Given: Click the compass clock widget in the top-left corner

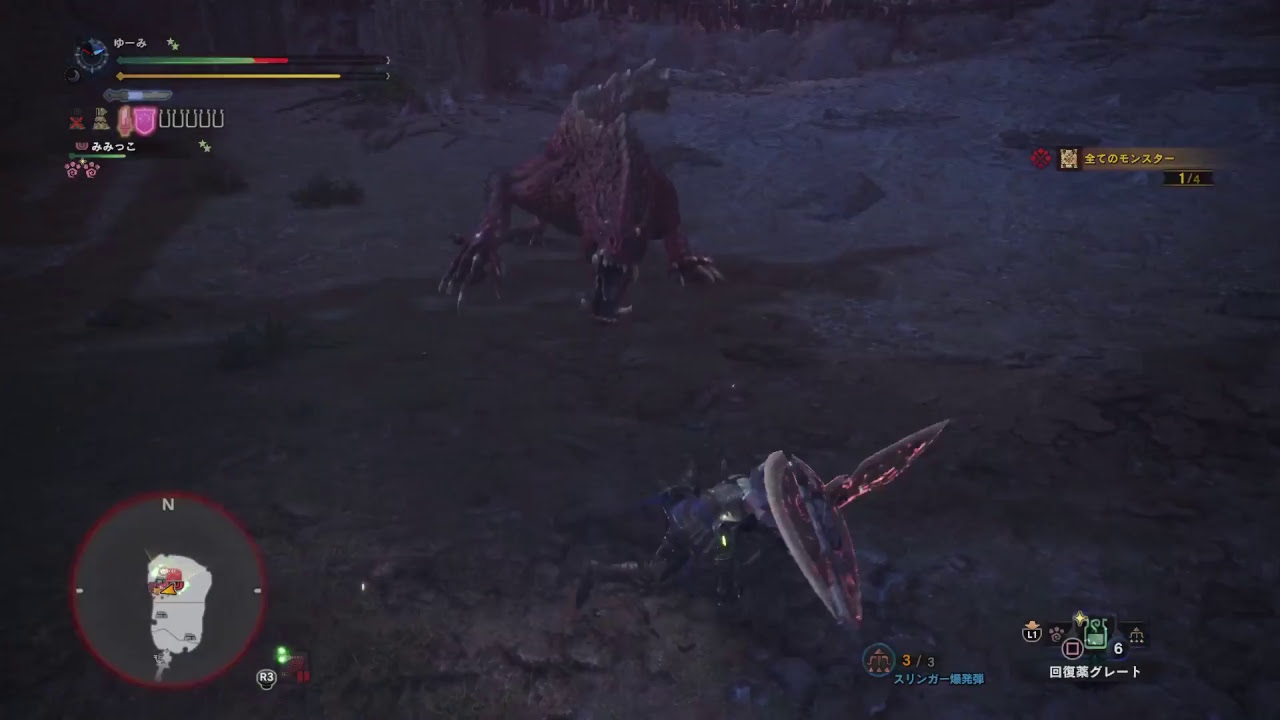Looking at the screenshot, I should (x=93, y=54).
